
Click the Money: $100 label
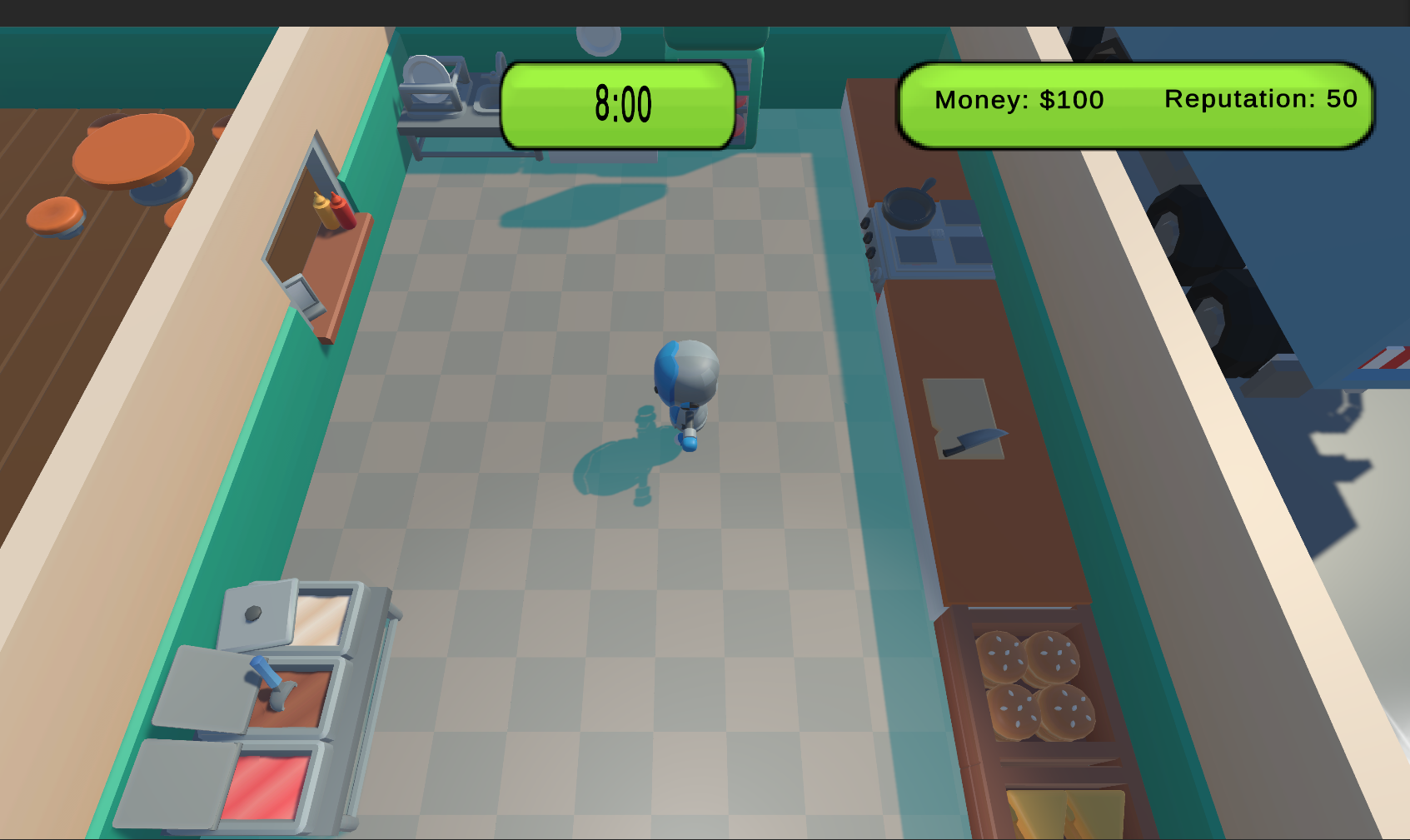point(1018,101)
